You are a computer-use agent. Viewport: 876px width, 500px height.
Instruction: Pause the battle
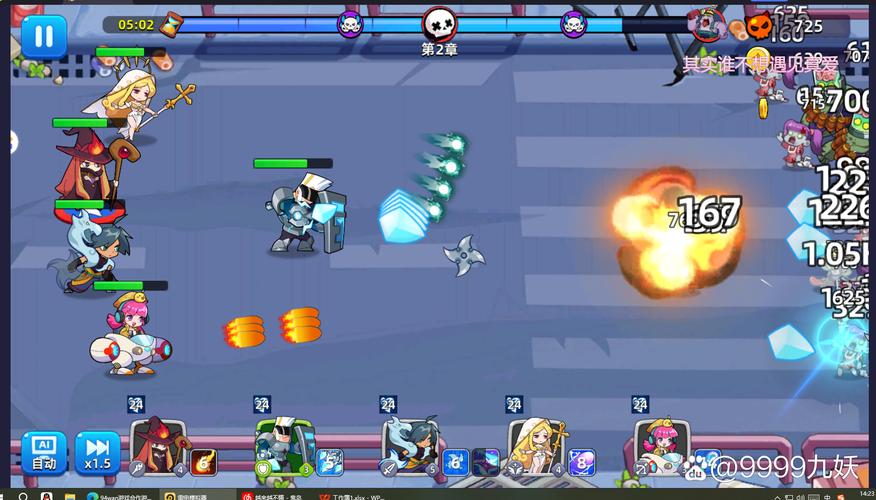pos(44,36)
